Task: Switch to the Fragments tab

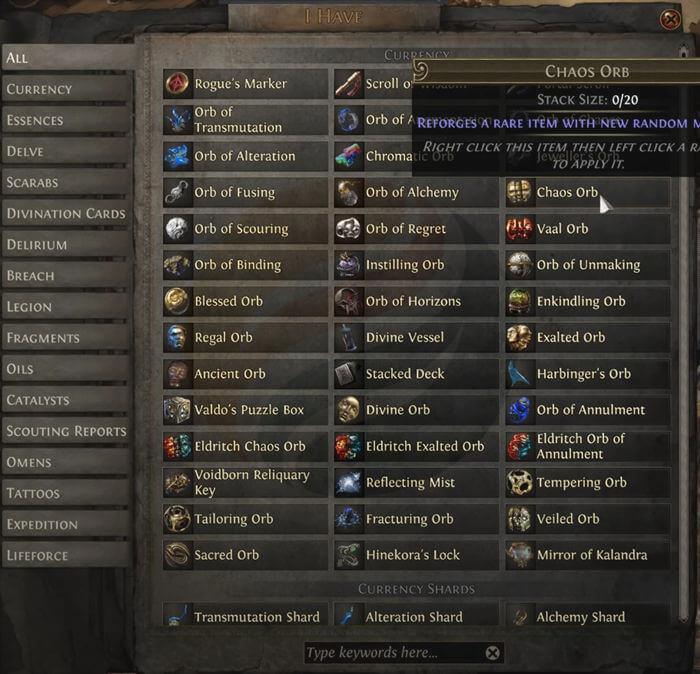Action: click(x=66, y=338)
